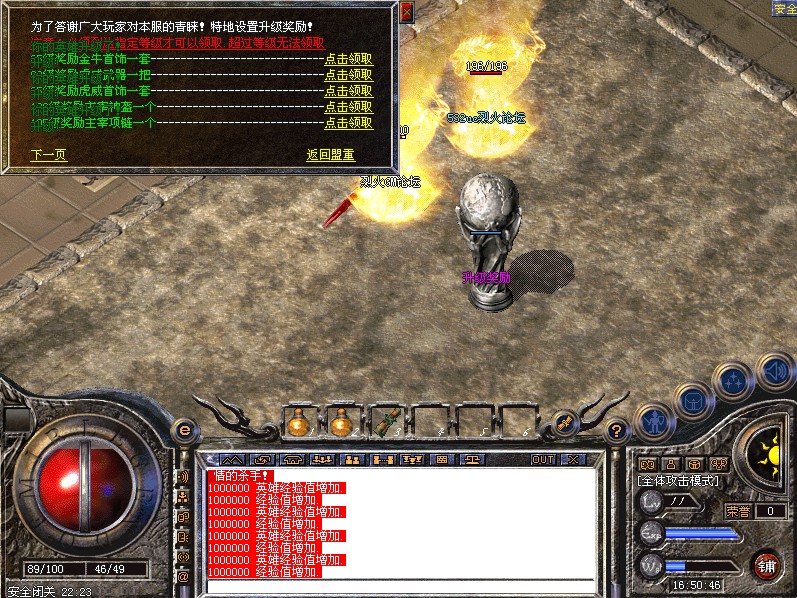
Task: Open the character figure orb button
Action: (655, 422)
